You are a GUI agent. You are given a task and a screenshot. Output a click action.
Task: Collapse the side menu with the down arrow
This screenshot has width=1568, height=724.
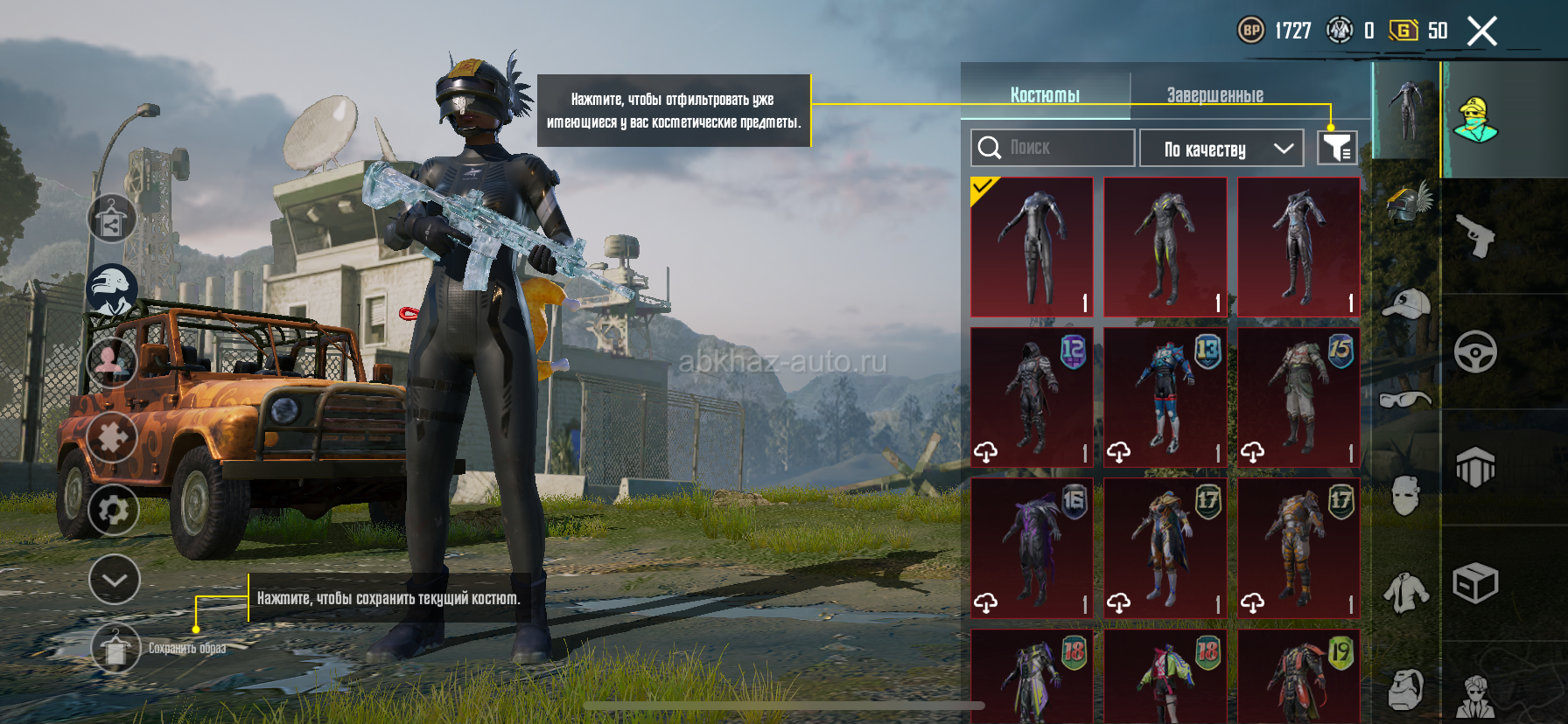point(115,580)
